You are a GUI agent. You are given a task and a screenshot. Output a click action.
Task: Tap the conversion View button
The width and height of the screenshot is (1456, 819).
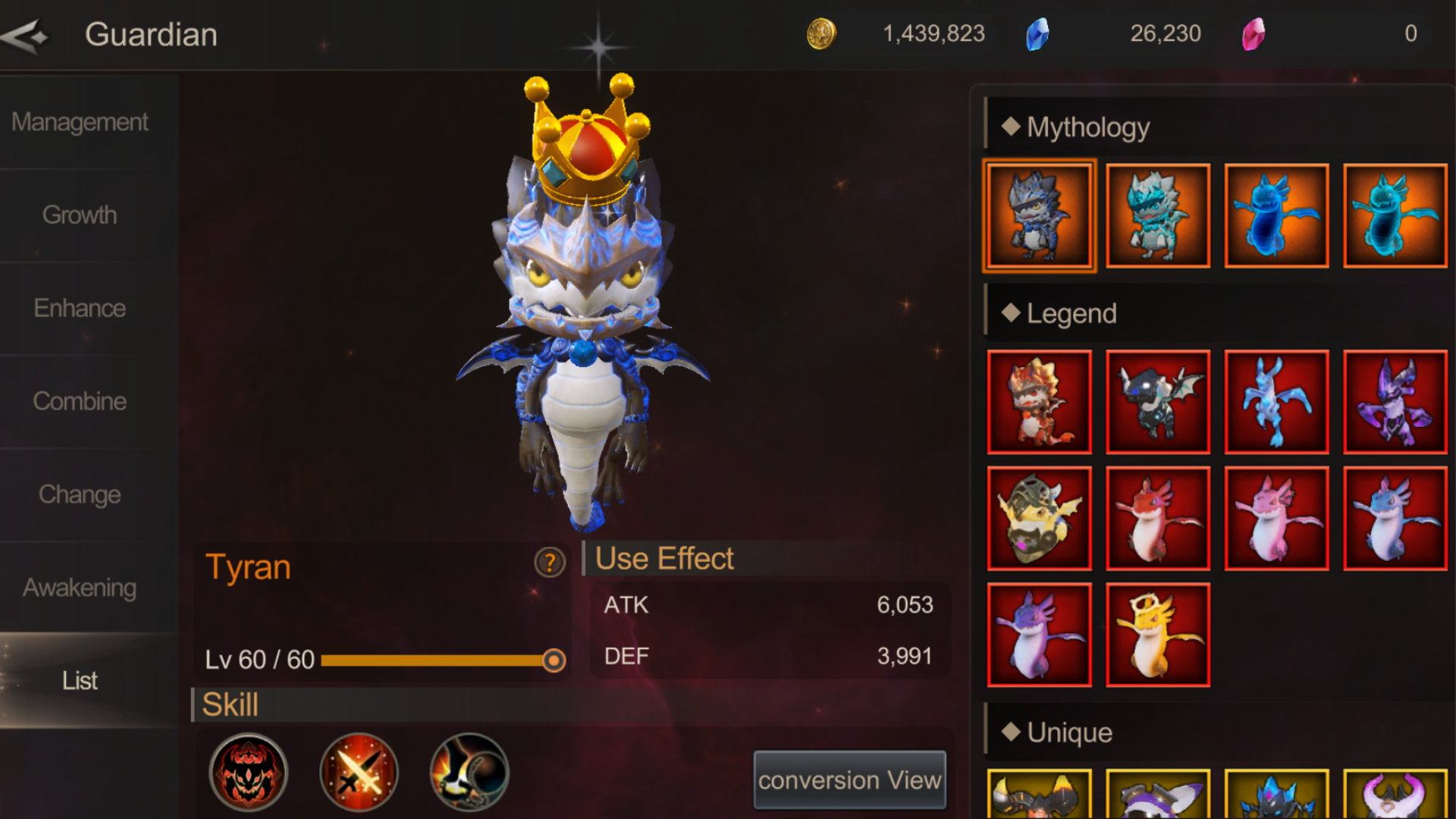[x=849, y=780]
